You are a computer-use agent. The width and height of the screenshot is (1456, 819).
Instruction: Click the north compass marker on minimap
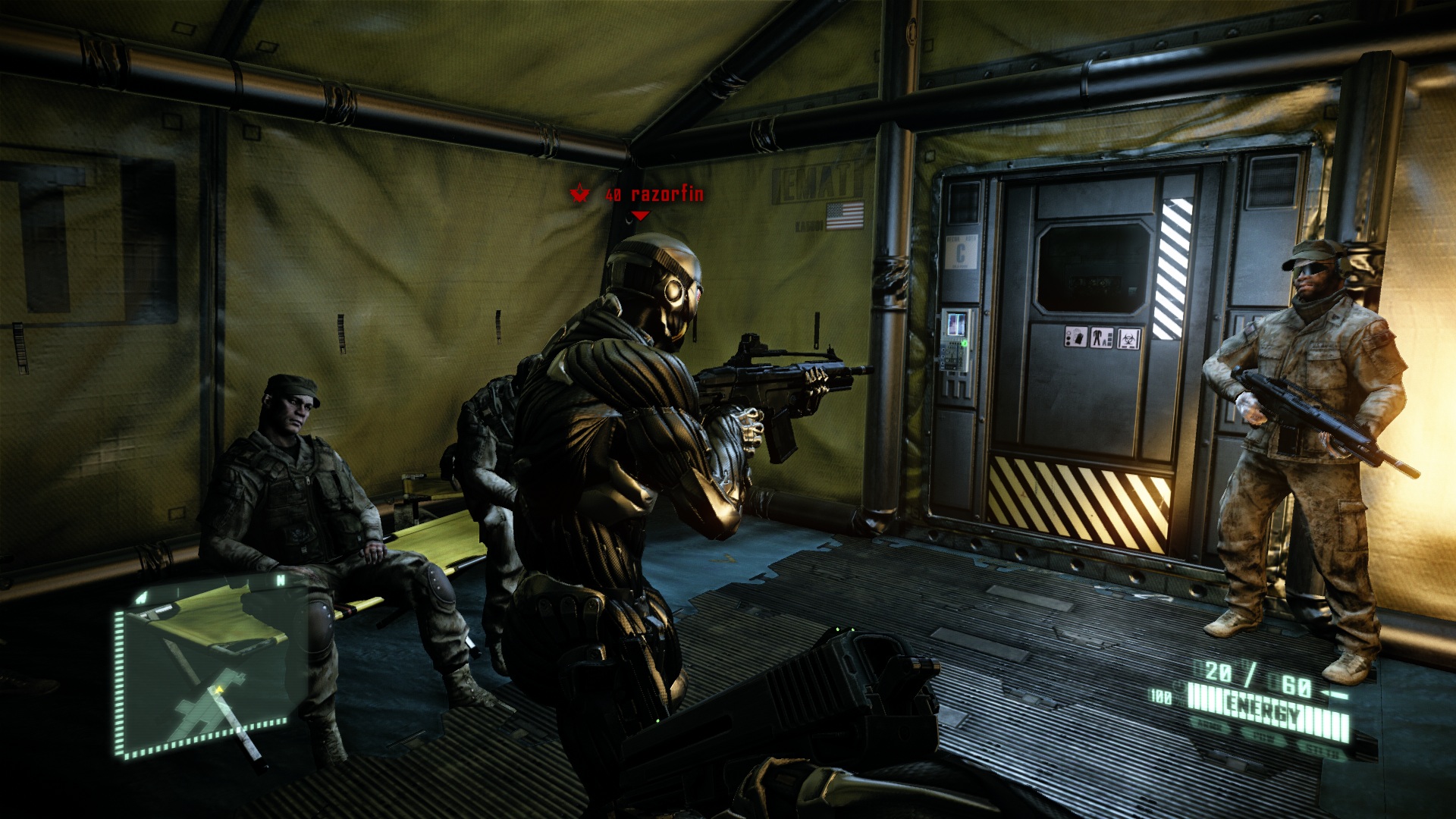[x=281, y=581]
